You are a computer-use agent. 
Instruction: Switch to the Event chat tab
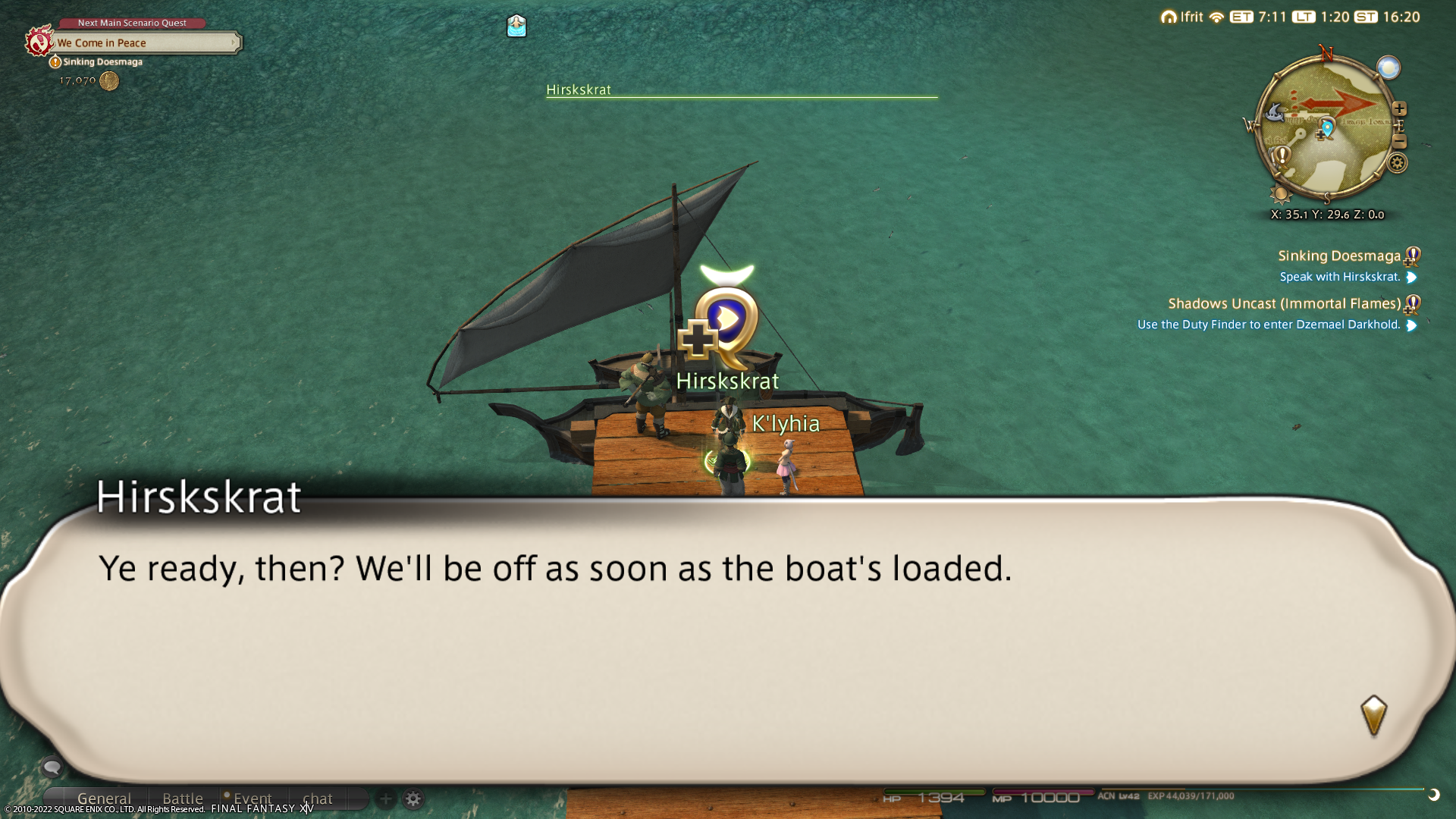tap(253, 799)
